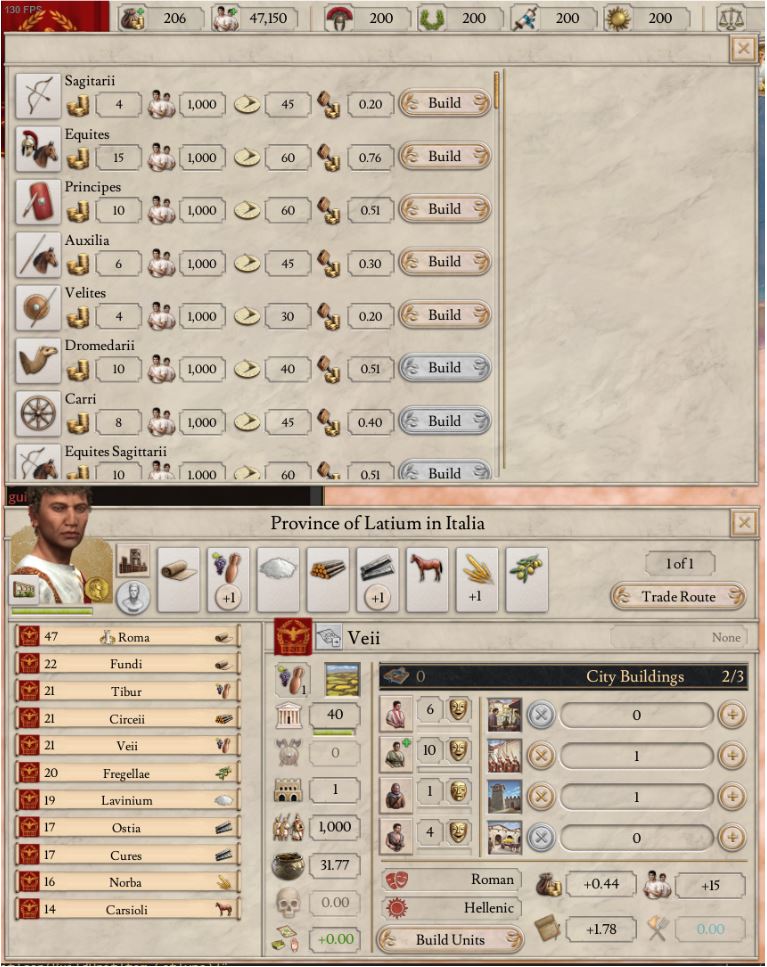Select Fundi from the city list

click(x=128, y=664)
